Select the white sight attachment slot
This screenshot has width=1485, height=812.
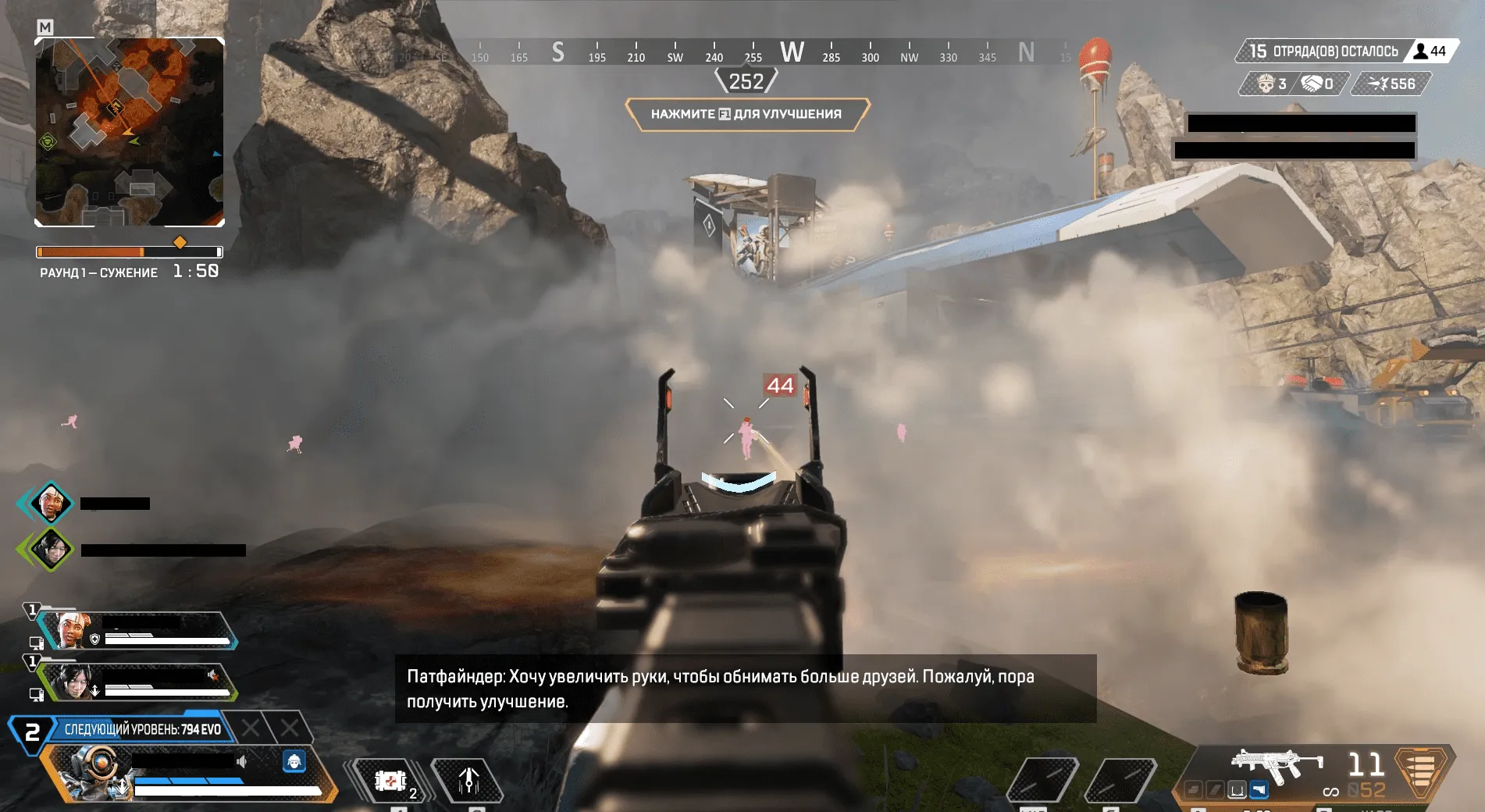click(x=1237, y=790)
